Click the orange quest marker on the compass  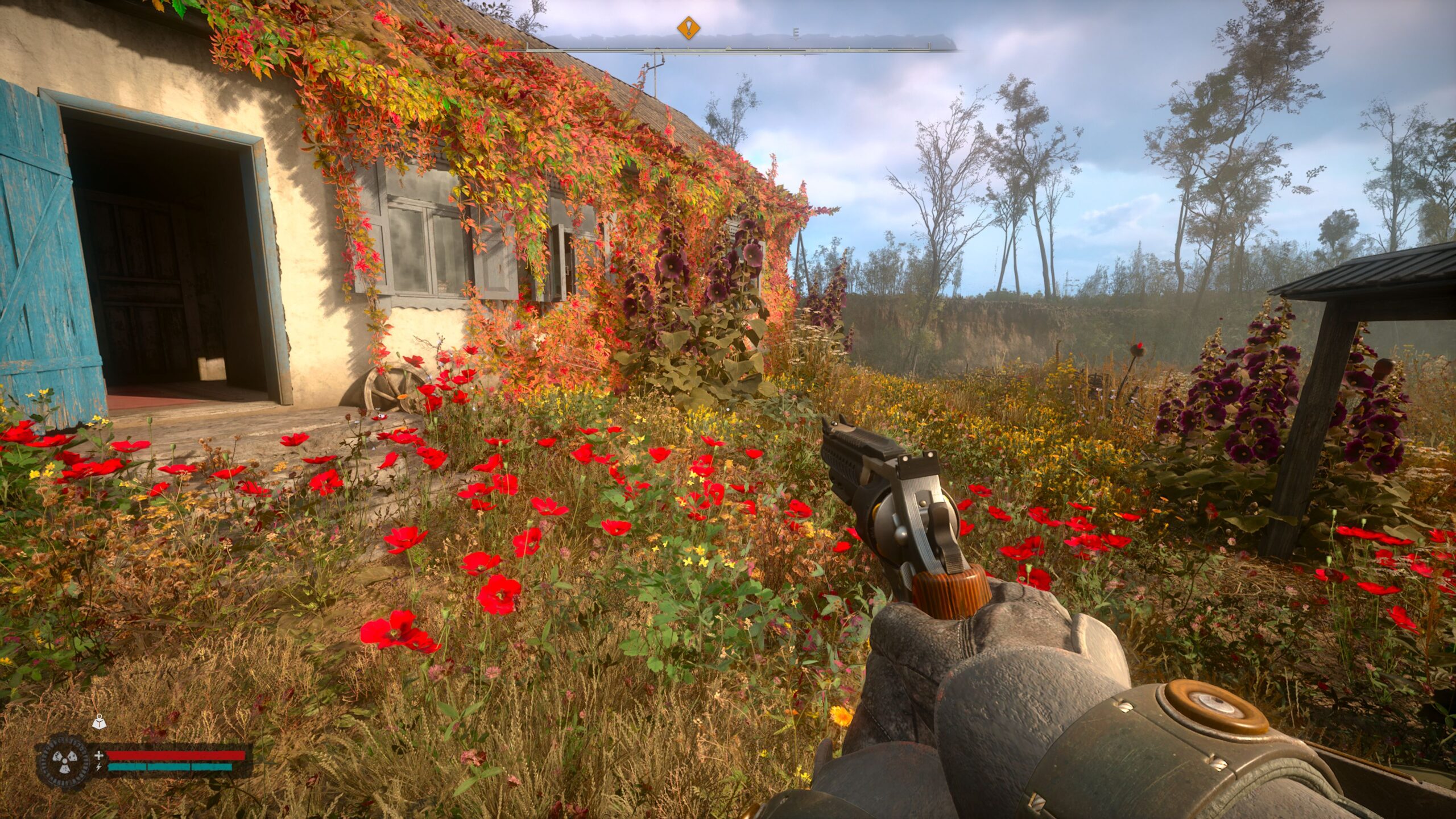coord(689,27)
